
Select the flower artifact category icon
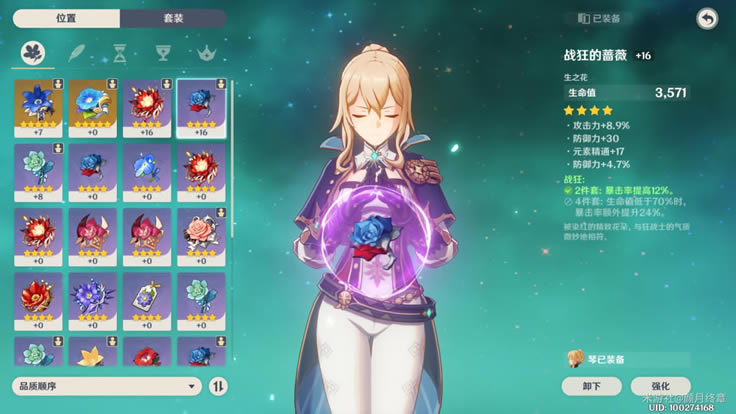point(36,52)
